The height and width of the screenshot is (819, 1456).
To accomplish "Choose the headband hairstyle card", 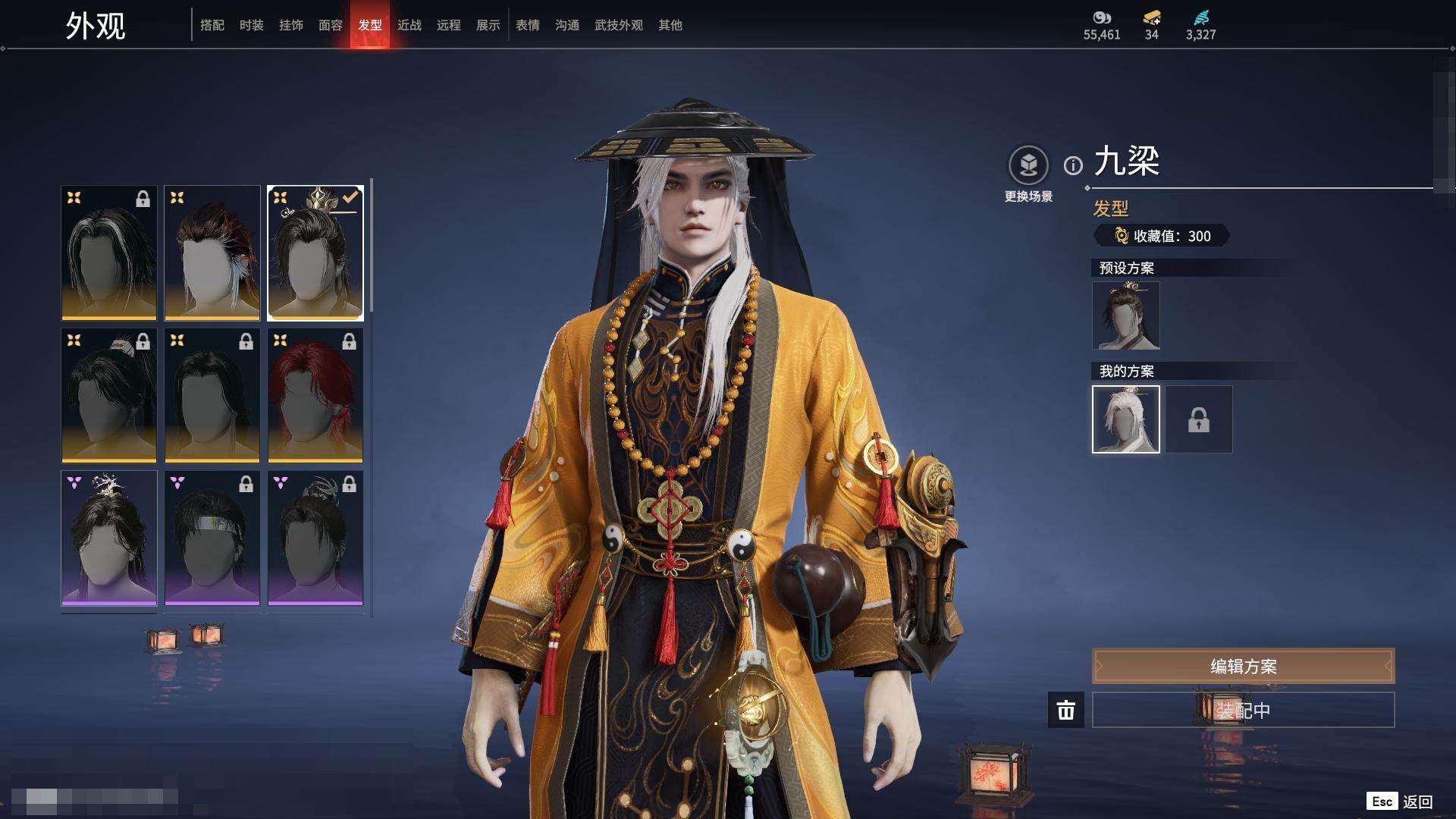I will (x=212, y=538).
